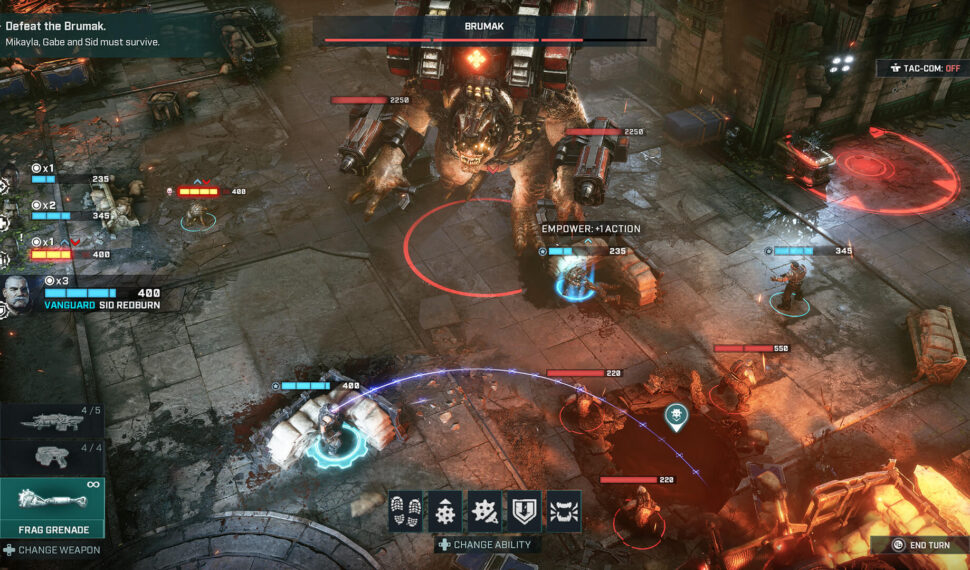The width and height of the screenshot is (970, 570).
Task: Activate the shield with down arrow ability
Action: pos(525,510)
